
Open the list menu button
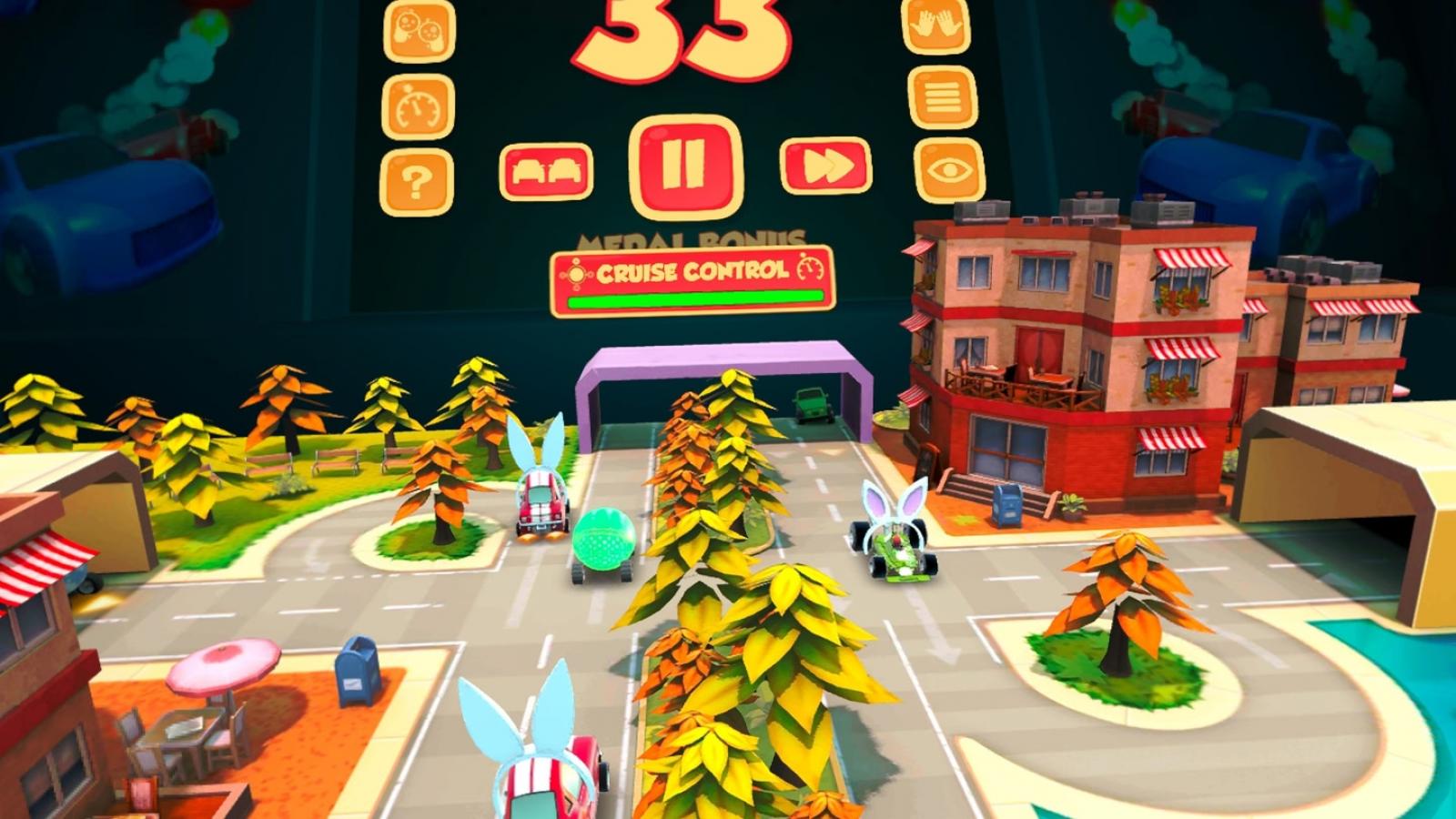[943, 96]
